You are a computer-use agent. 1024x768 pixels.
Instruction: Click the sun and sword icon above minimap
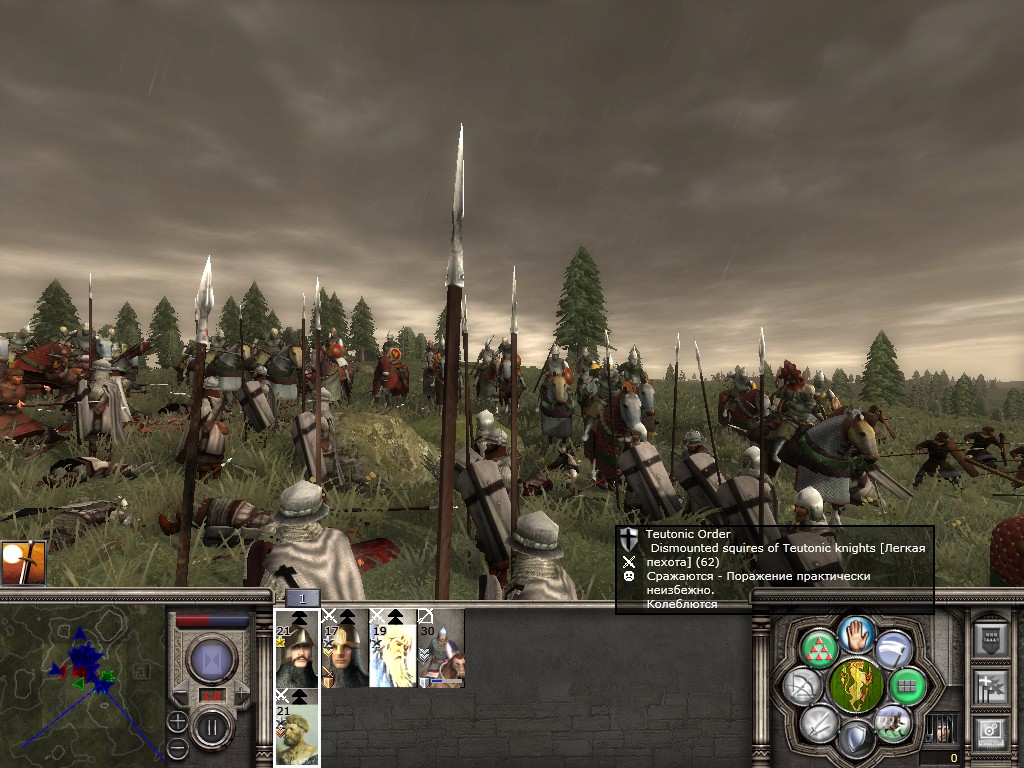(x=23, y=564)
